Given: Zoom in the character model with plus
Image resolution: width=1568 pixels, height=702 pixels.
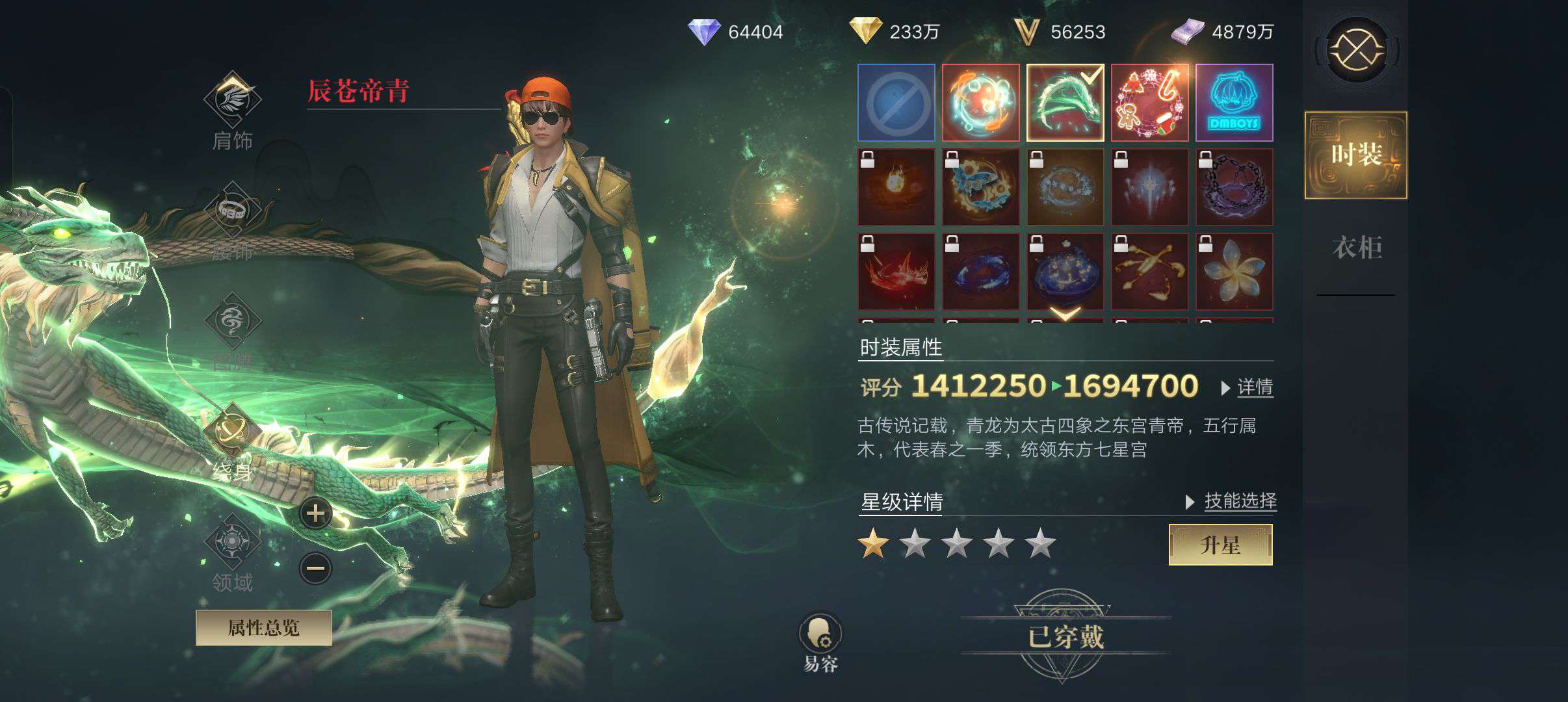Looking at the screenshot, I should click(x=316, y=513).
